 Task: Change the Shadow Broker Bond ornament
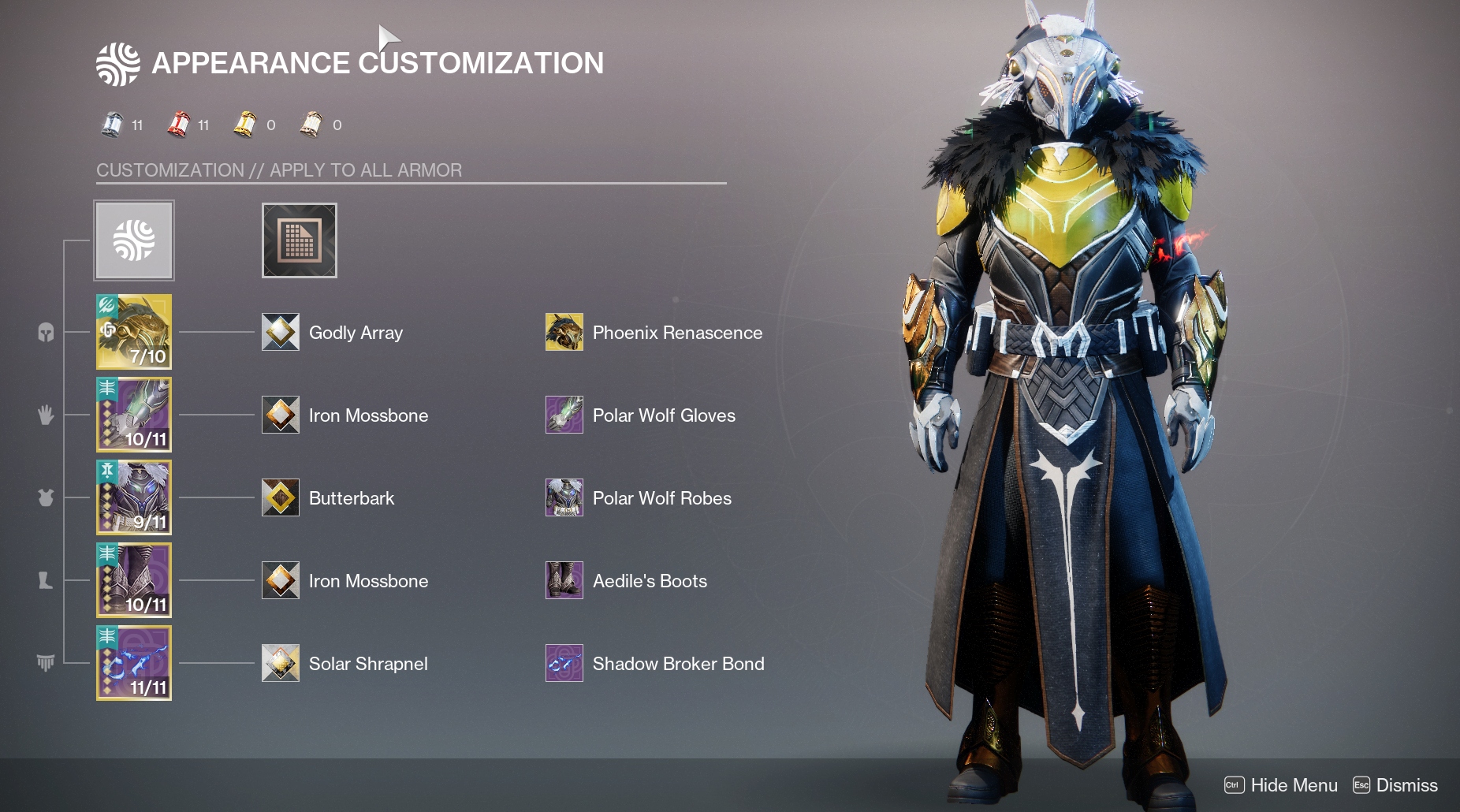tap(564, 663)
